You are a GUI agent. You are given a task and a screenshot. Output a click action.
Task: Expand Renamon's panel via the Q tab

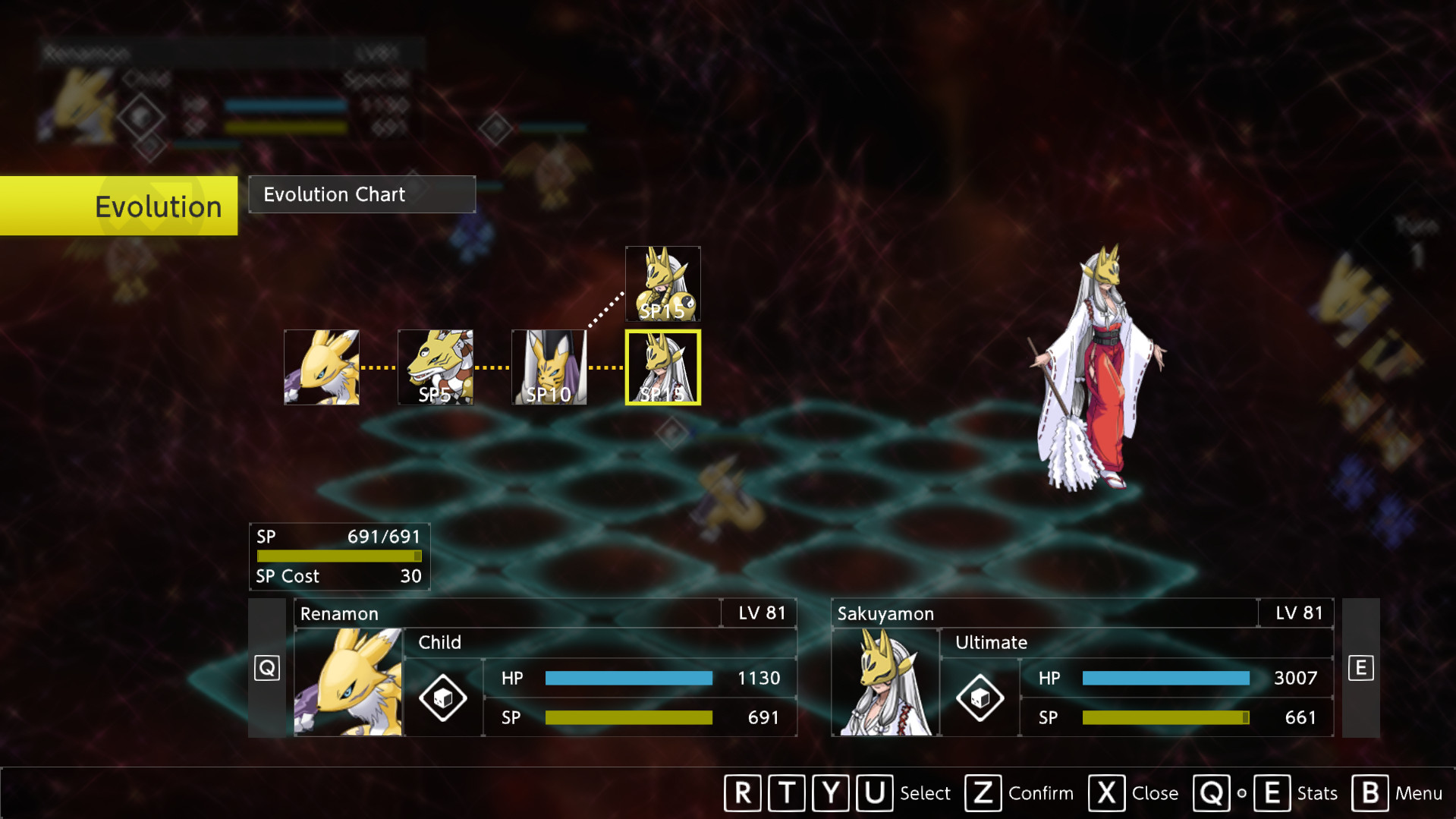(x=266, y=667)
